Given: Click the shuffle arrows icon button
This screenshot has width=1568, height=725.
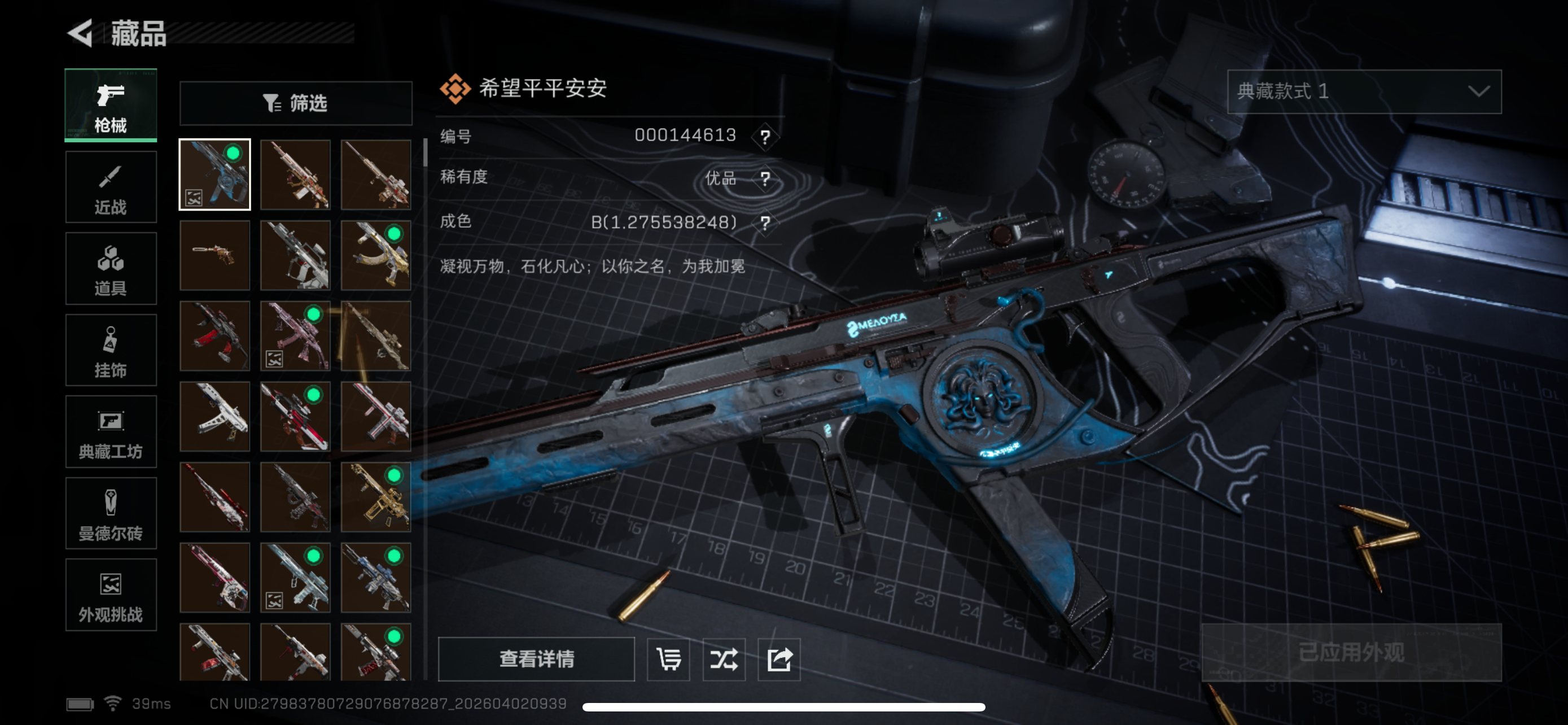Looking at the screenshot, I should click(x=724, y=658).
